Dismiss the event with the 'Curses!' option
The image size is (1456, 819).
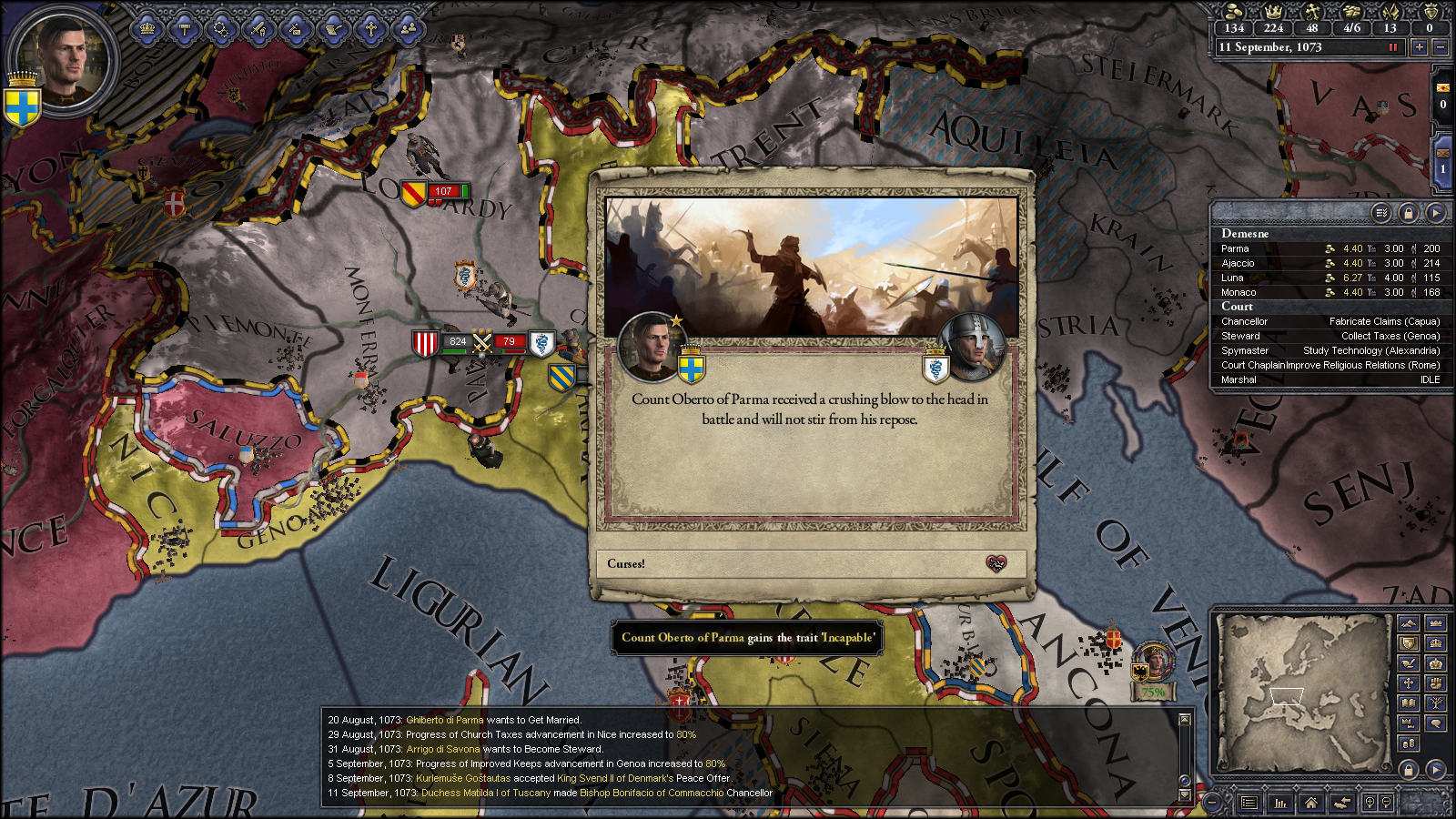coord(810,563)
